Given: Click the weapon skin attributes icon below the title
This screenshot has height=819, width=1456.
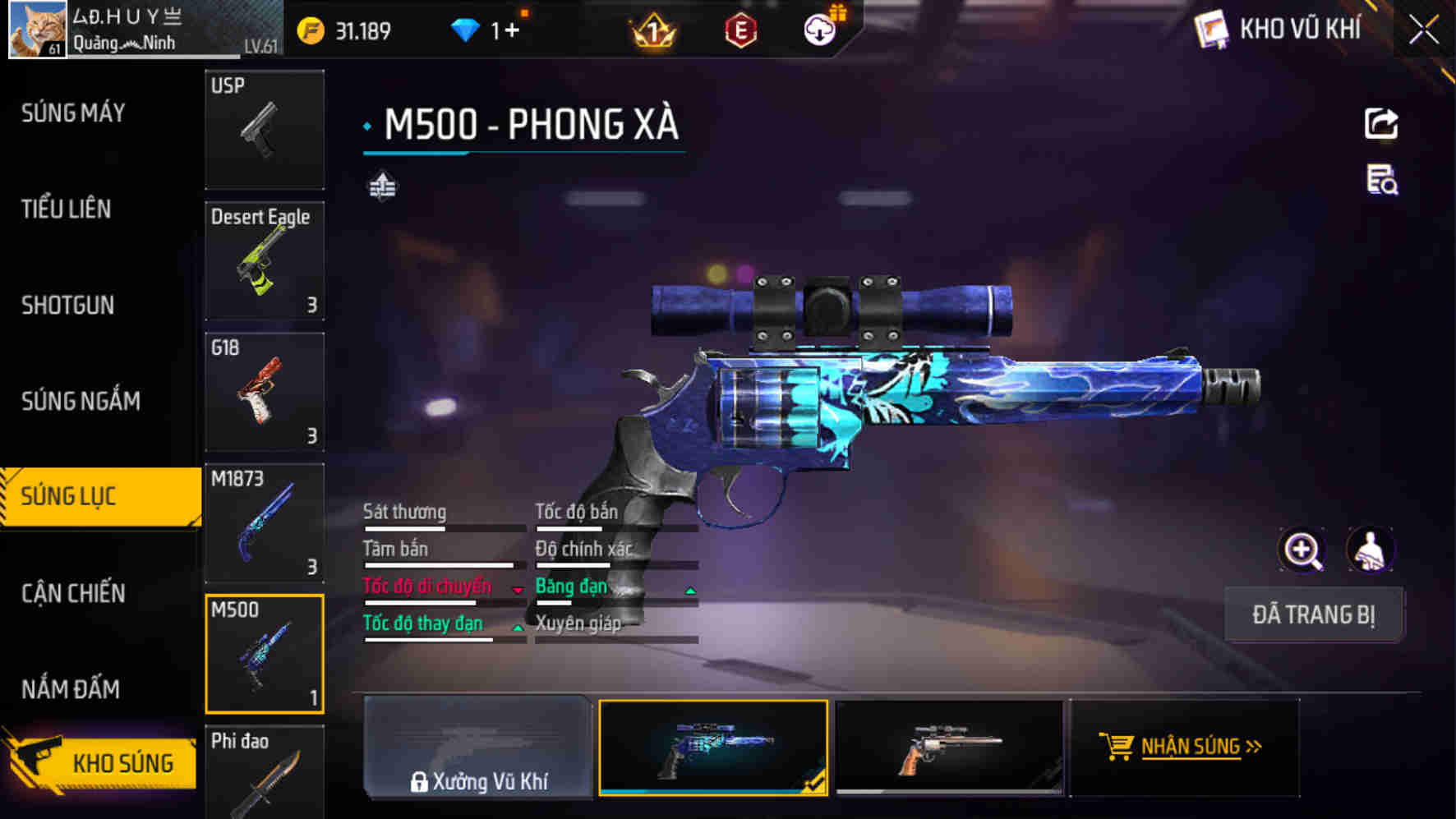Looking at the screenshot, I should pos(384,186).
